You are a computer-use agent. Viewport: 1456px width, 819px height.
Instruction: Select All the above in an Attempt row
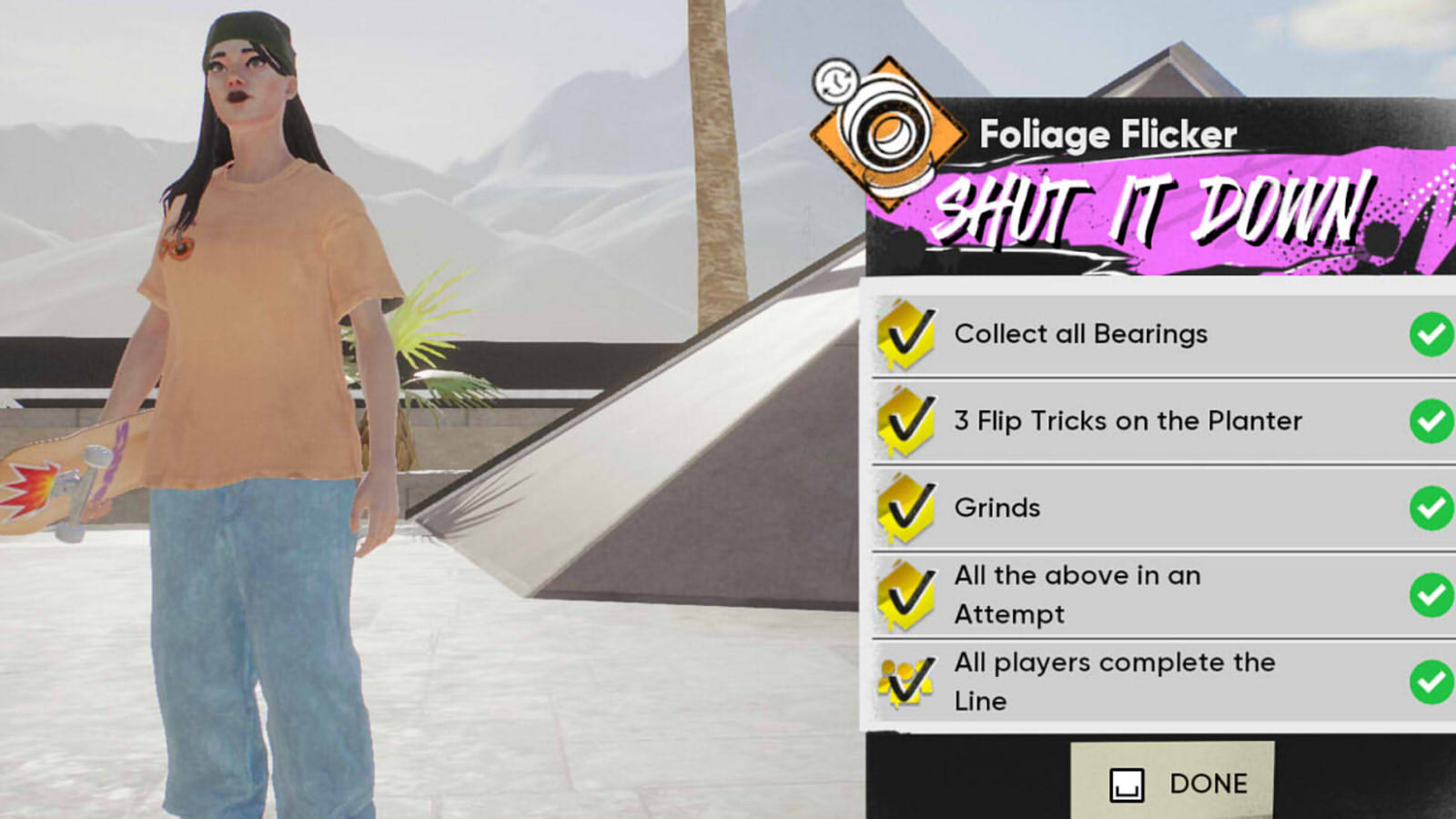point(1156,594)
